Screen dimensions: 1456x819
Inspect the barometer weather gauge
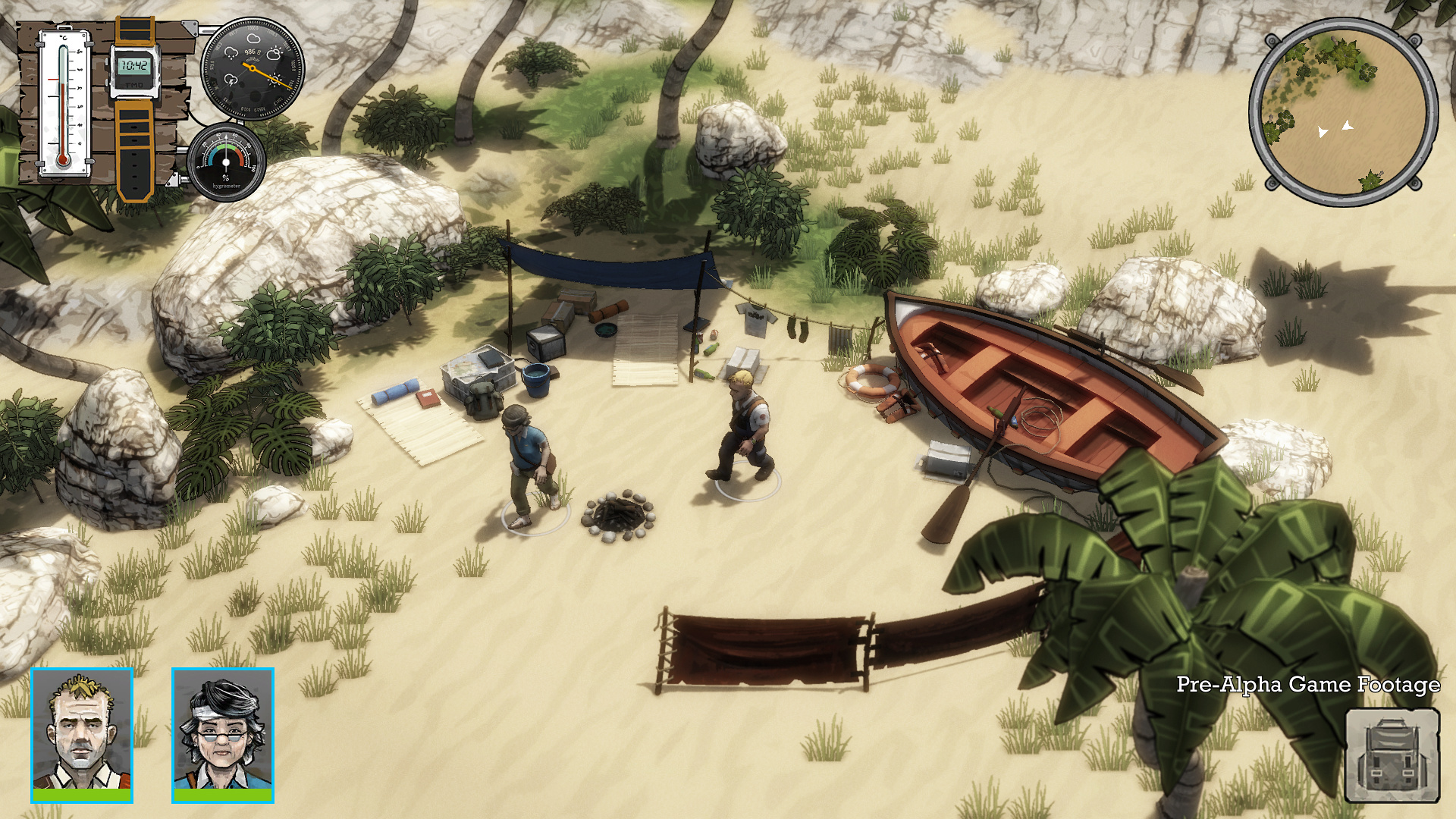[x=253, y=69]
